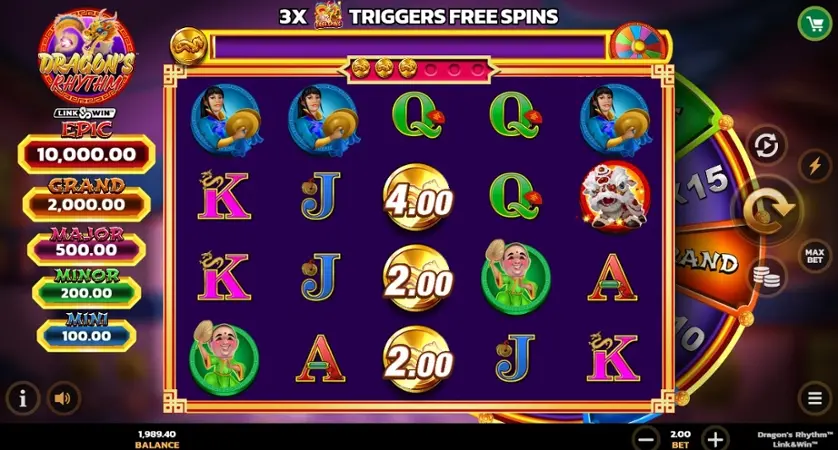Spin the reels with the golden arrow button
This screenshot has height=450, width=838.
pyautogui.click(x=768, y=208)
